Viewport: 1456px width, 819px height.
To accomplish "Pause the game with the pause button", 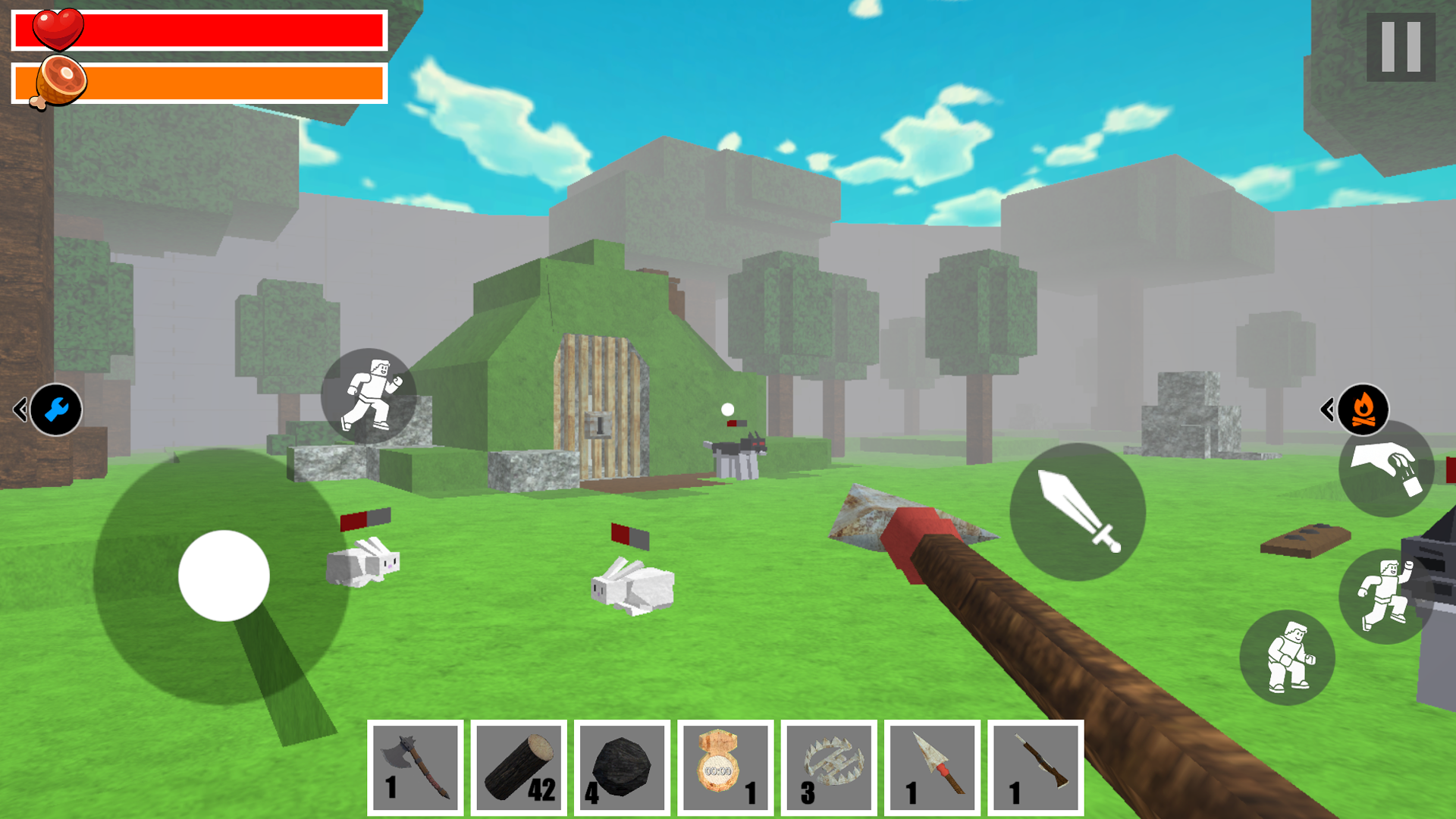I will tap(1401, 49).
